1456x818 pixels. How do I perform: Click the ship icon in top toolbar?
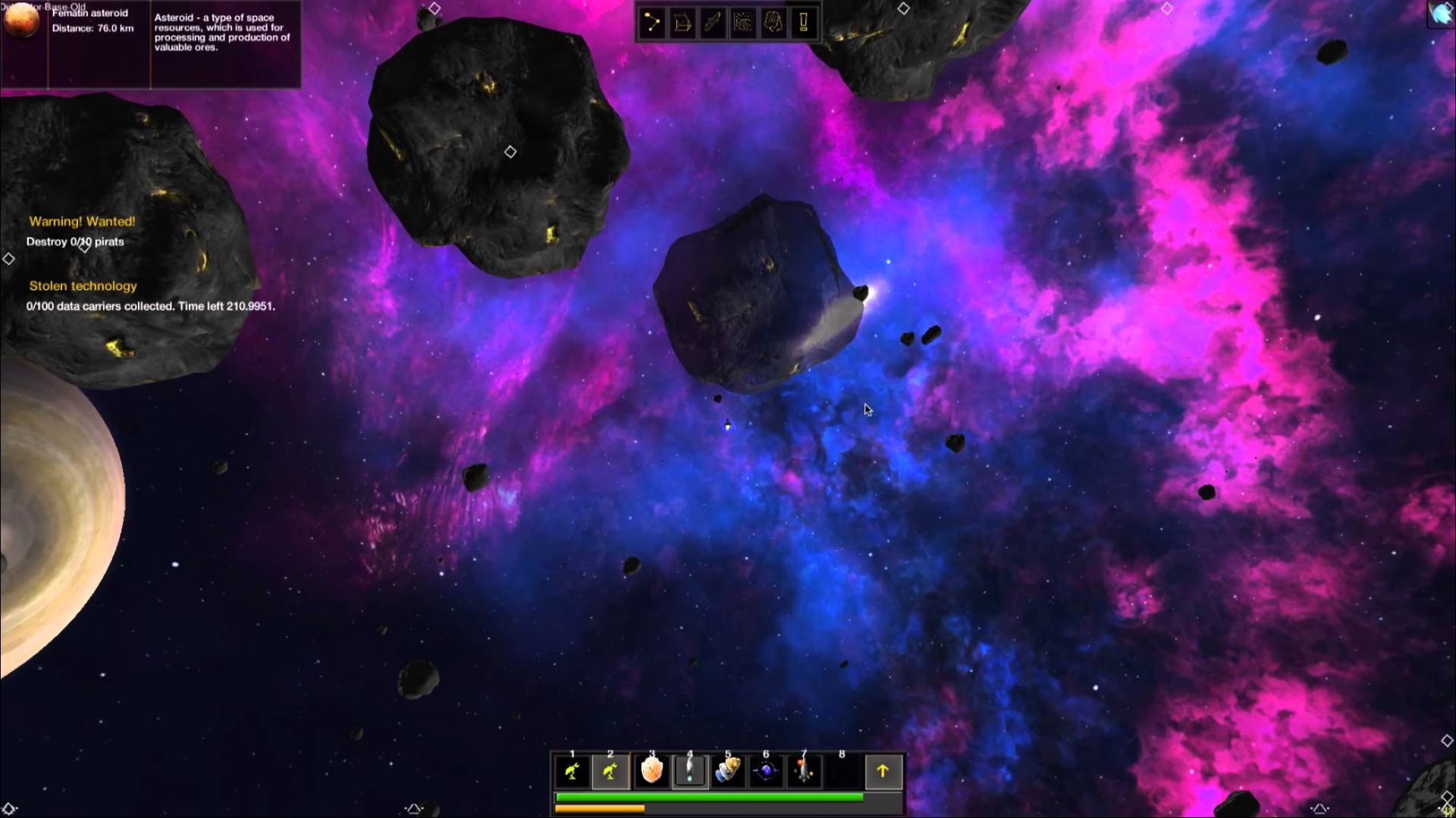(713, 23)
